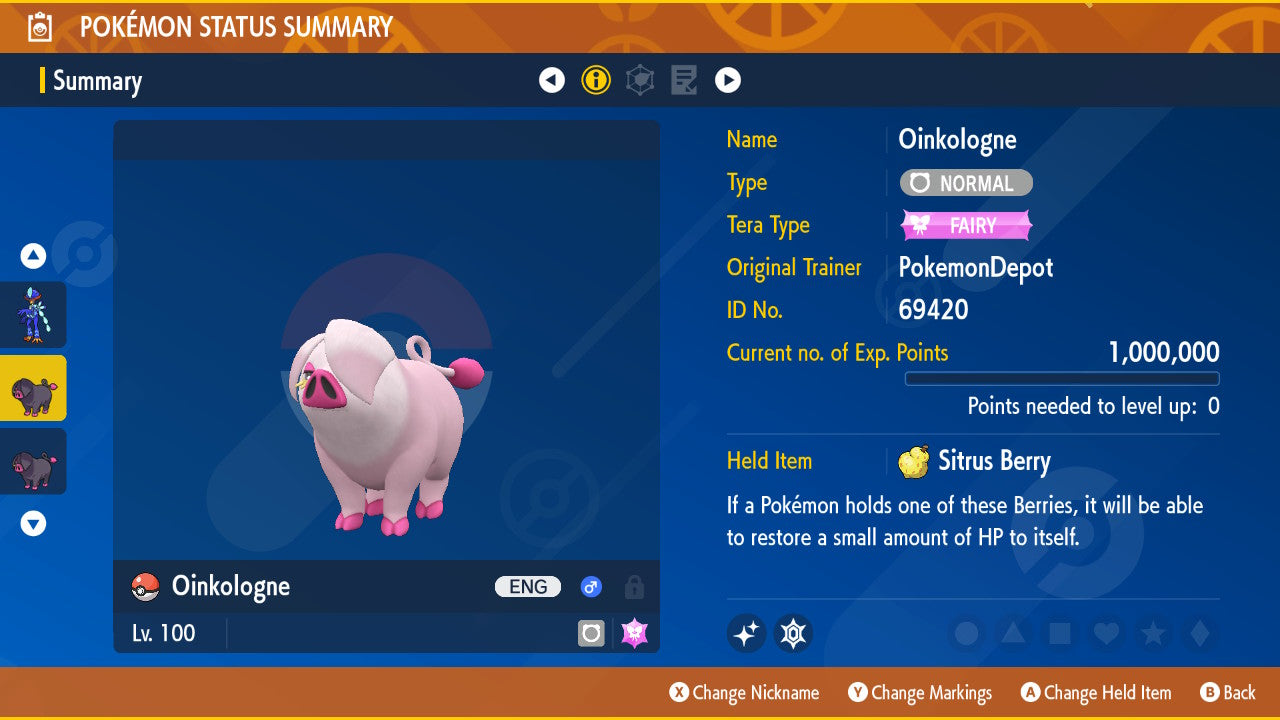This screenshot has height=720, width=1280.
Task: Click the Sitrus Berry held item
Action: click(x=975, y=461)
